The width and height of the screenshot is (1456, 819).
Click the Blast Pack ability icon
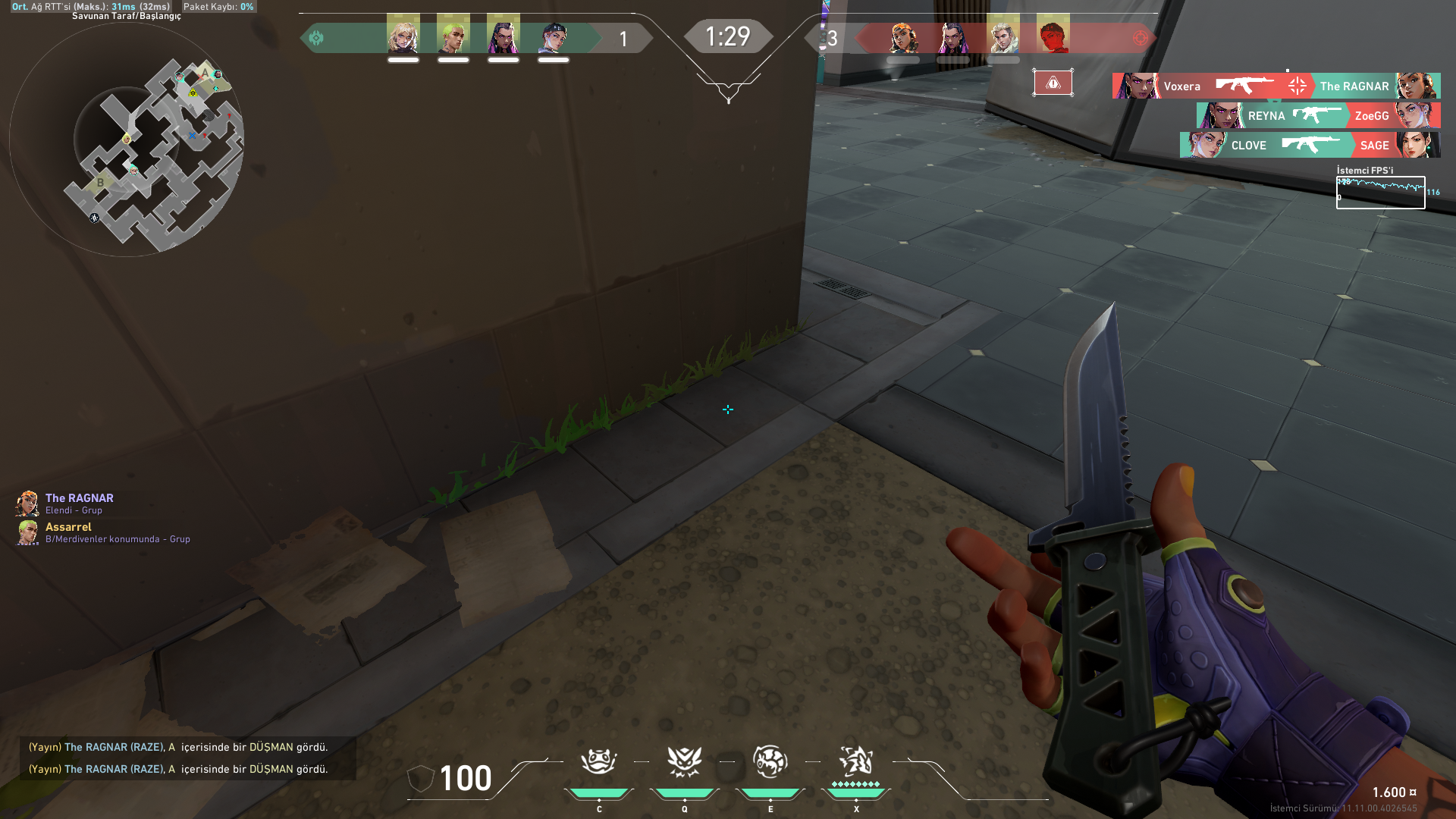685,762
